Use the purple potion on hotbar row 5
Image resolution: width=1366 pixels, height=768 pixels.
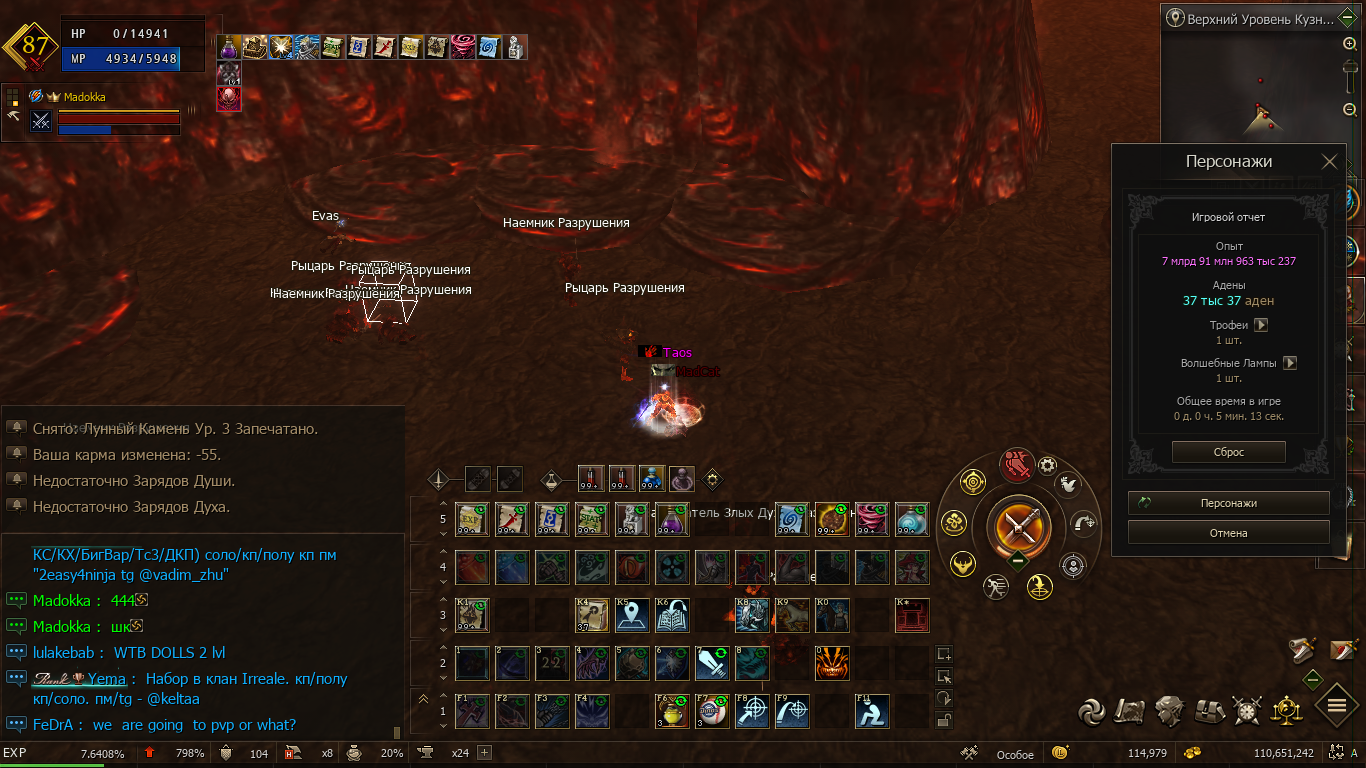point(672,519)
